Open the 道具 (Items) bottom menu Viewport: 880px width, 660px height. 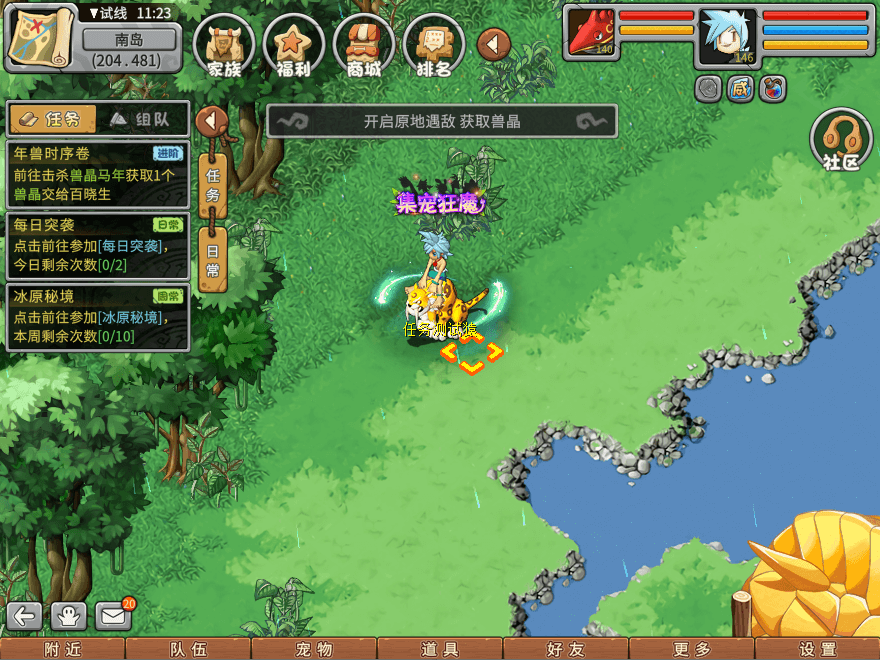(x=440, y=649)
